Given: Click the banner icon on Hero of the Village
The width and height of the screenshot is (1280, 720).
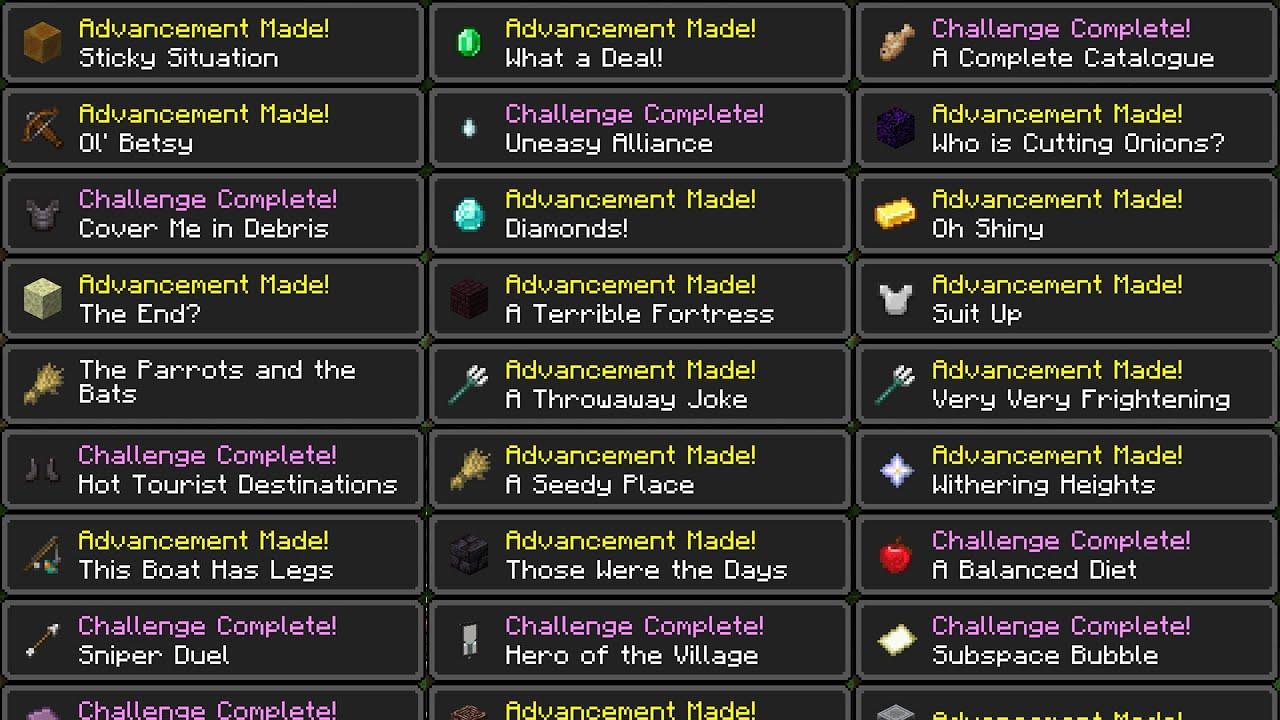Looking at the screenshot, I should 469,640.
